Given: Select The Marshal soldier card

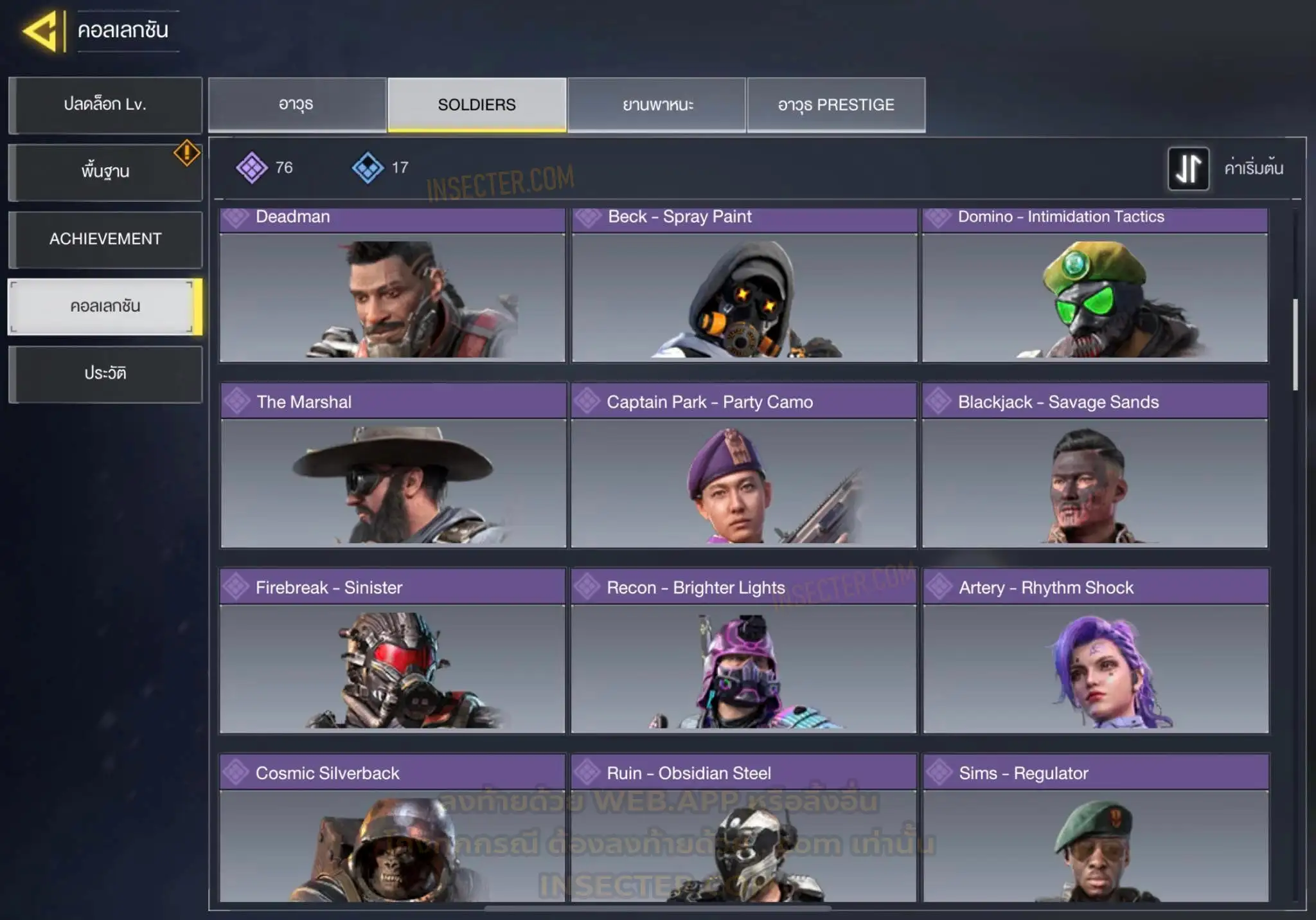Looking at the screenshot, I should point(393,466).
